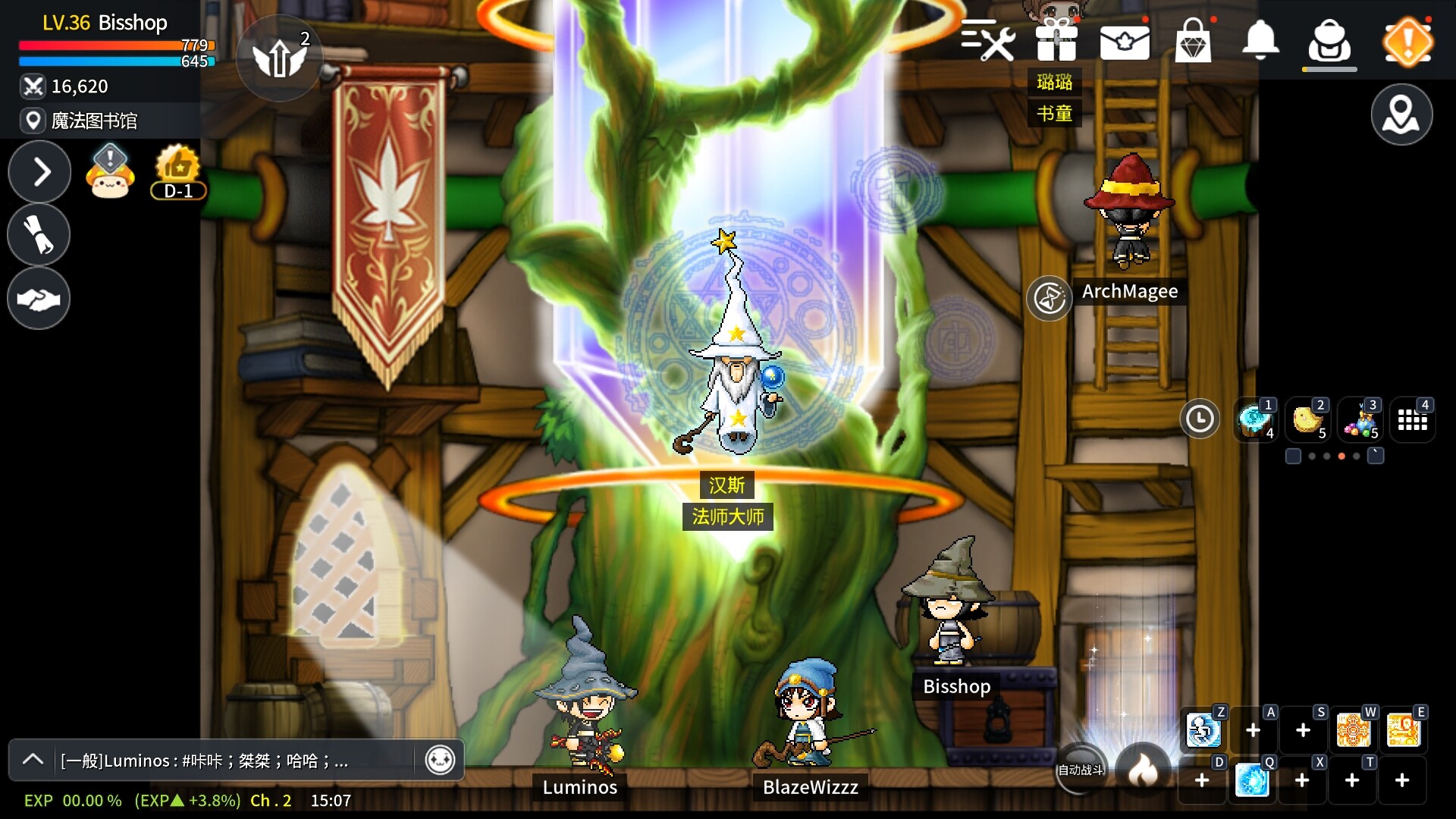This screenshot has width=1456, height=819.
Task: Expand the left side arrow panel
Action: [39, 172]
